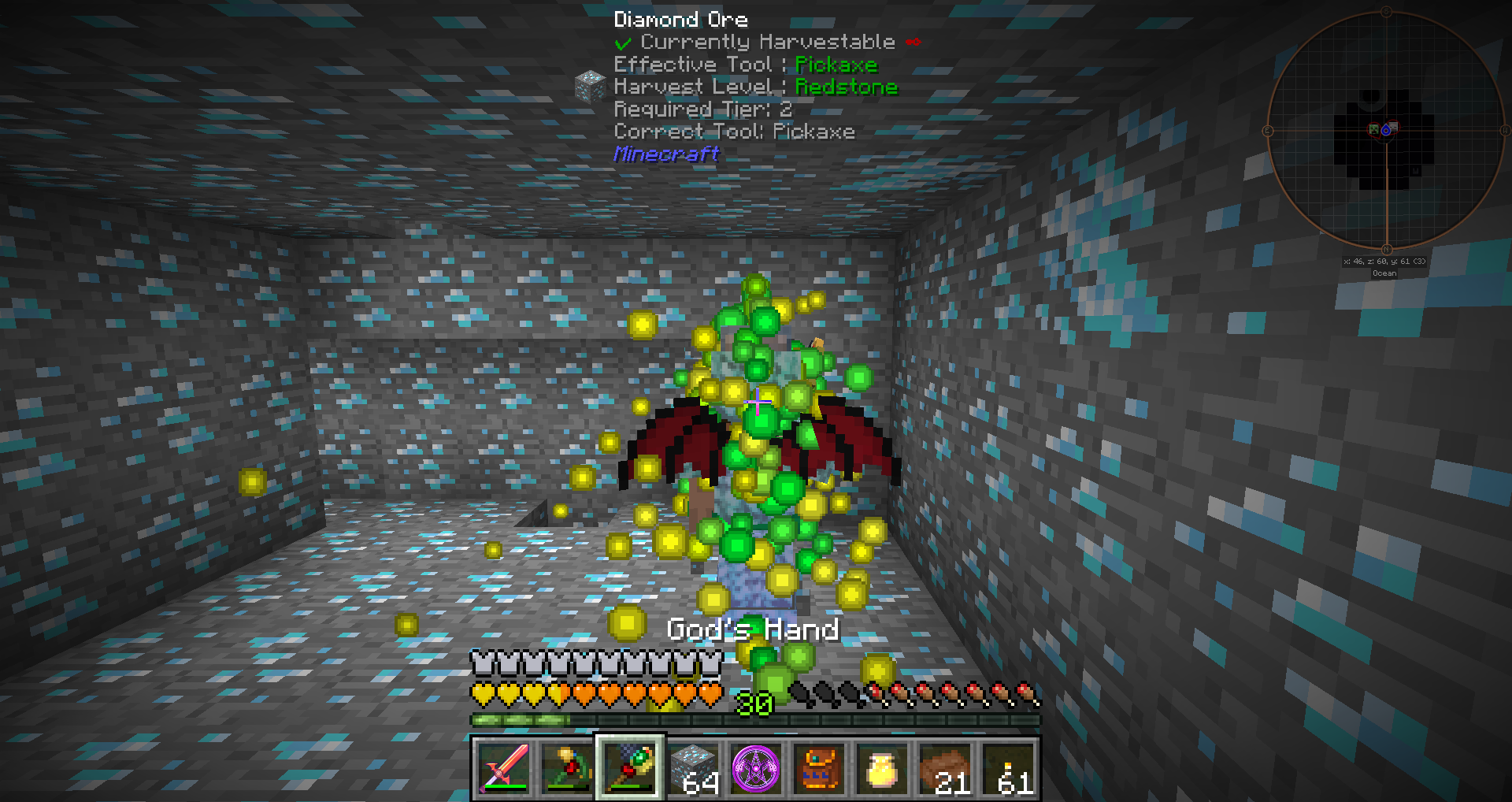
Task: Select the God's Hand tool slot
Action: (630, 768)
